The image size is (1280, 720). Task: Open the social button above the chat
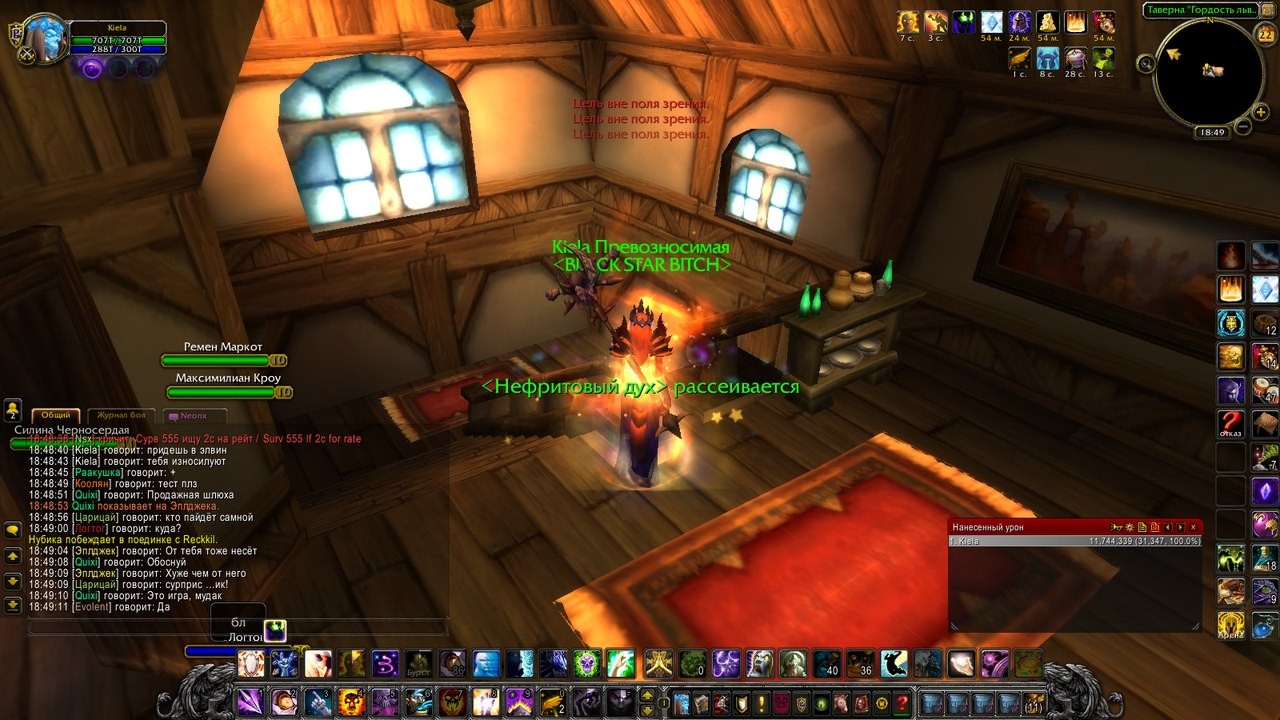13,410
